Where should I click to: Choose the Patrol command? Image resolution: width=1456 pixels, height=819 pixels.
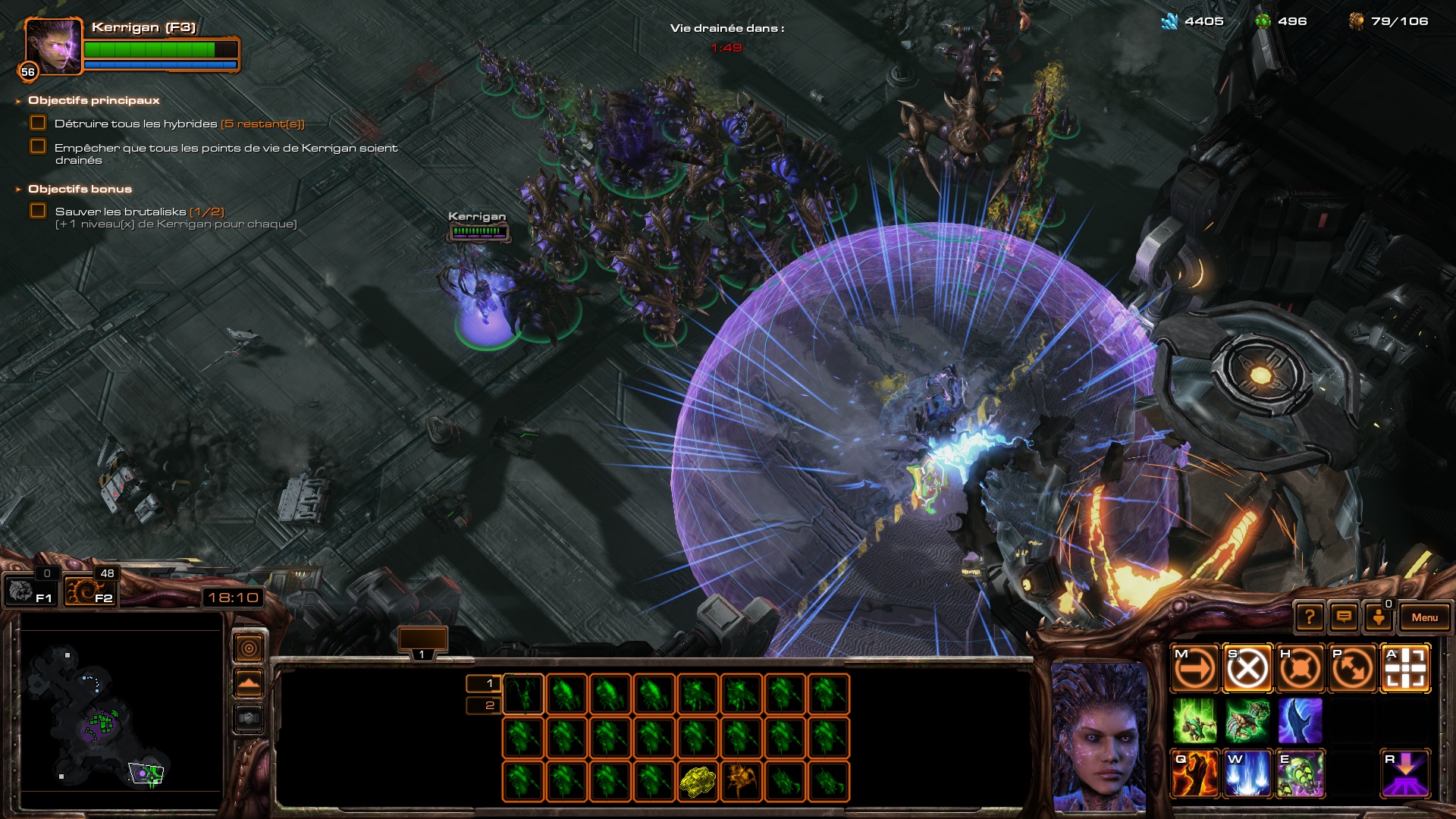[1353, 669]
